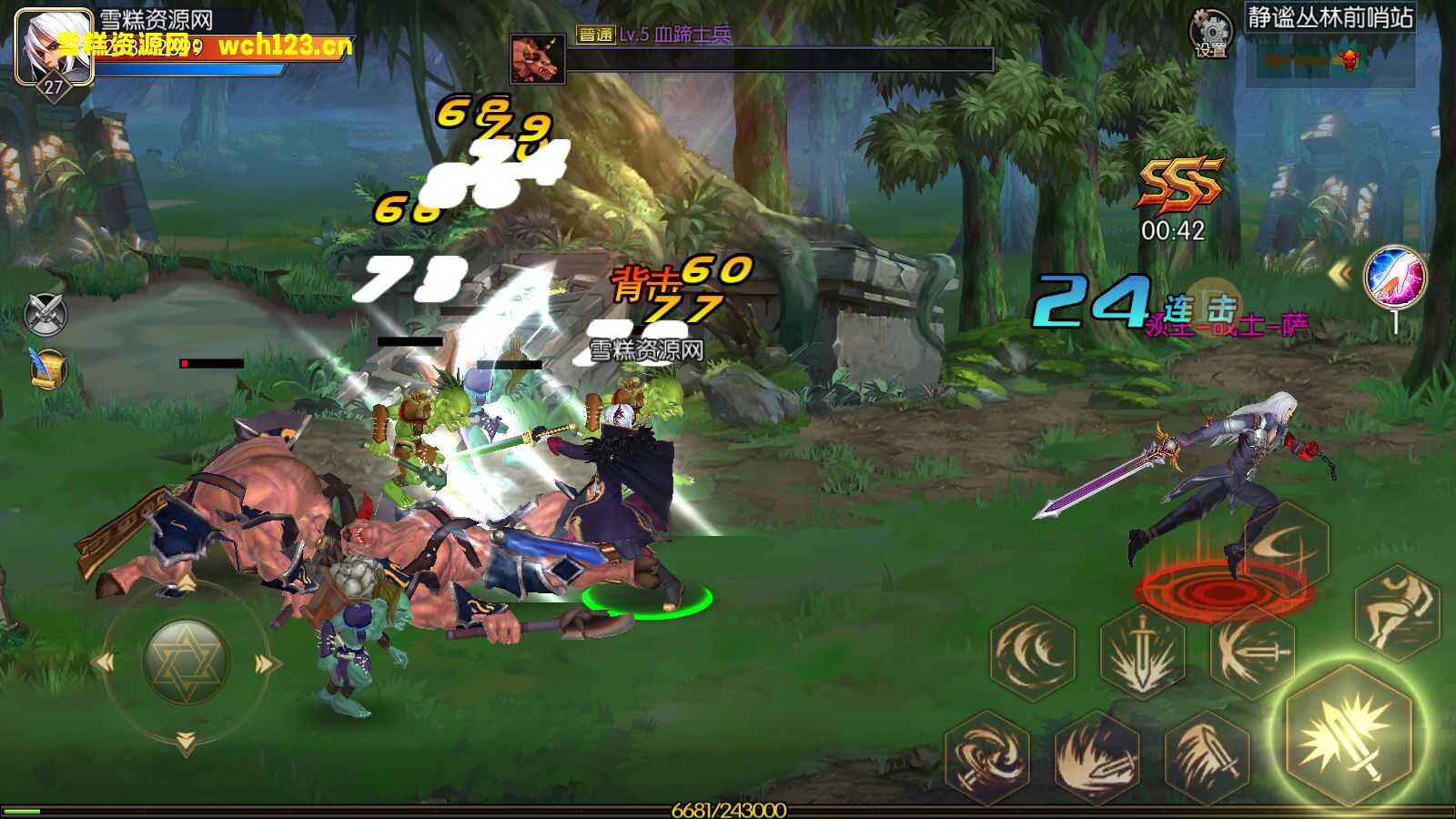This screenshot has height=819, width=1456.
Task: Use the single crescent slash skill
Action: [1285, 548]
